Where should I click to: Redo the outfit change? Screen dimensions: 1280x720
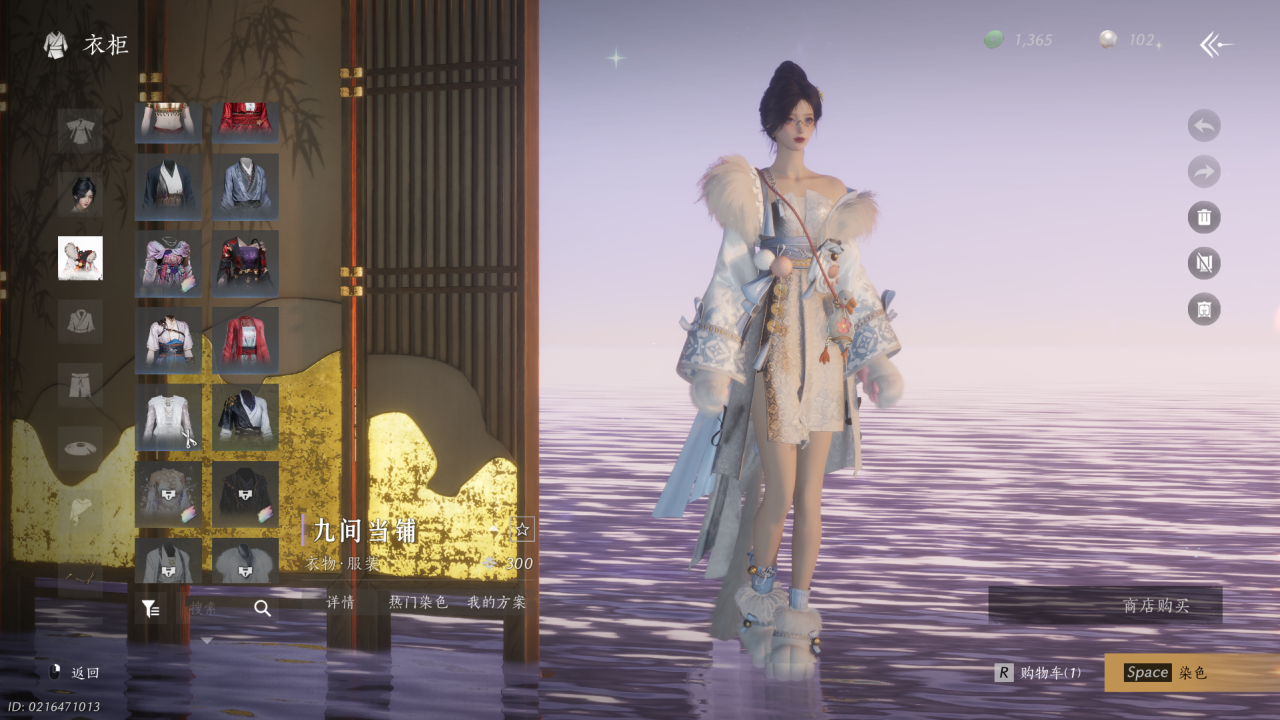coord(1204,172)
